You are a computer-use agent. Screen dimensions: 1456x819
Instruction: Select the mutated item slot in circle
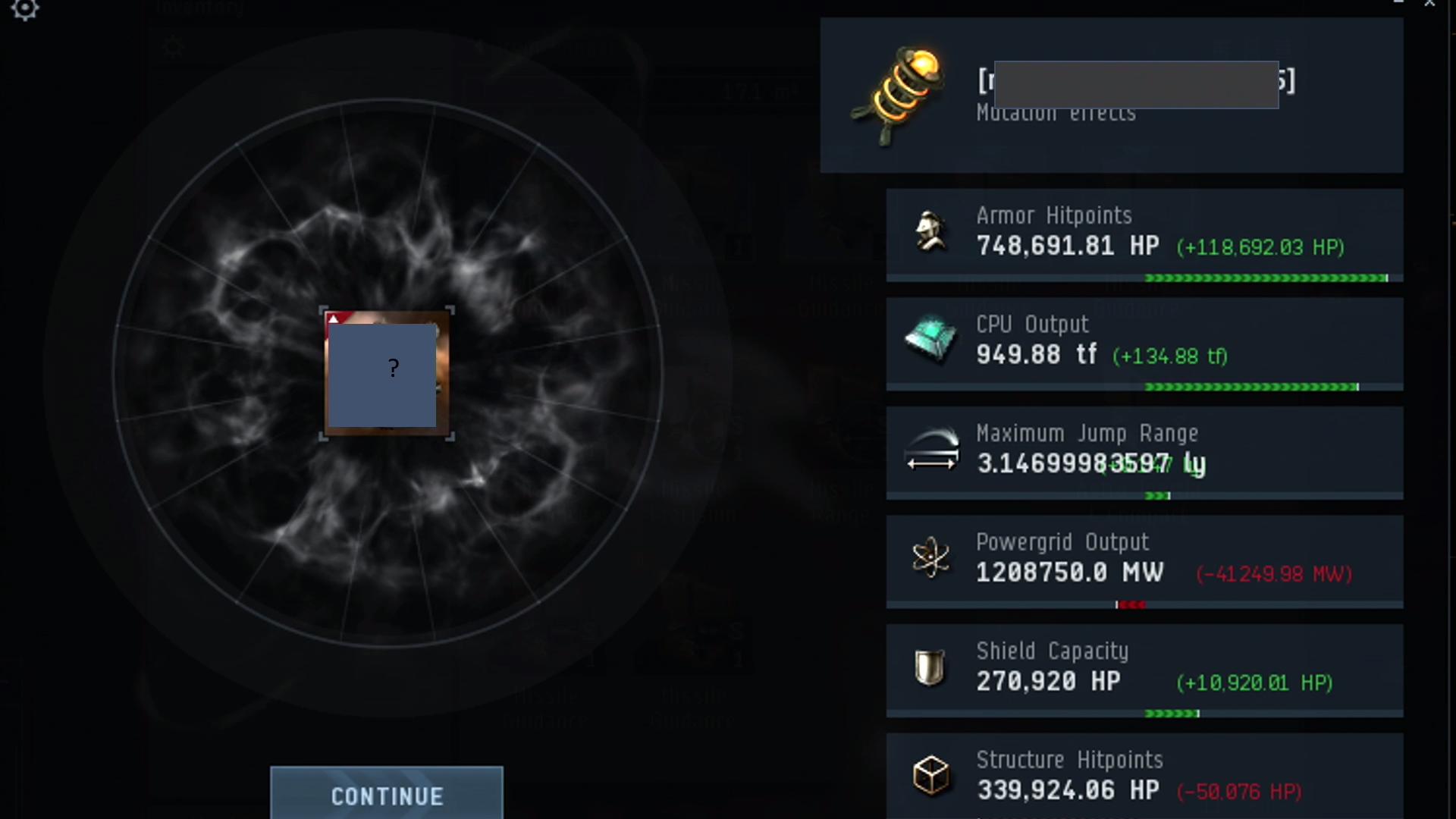tap(387, 373)
